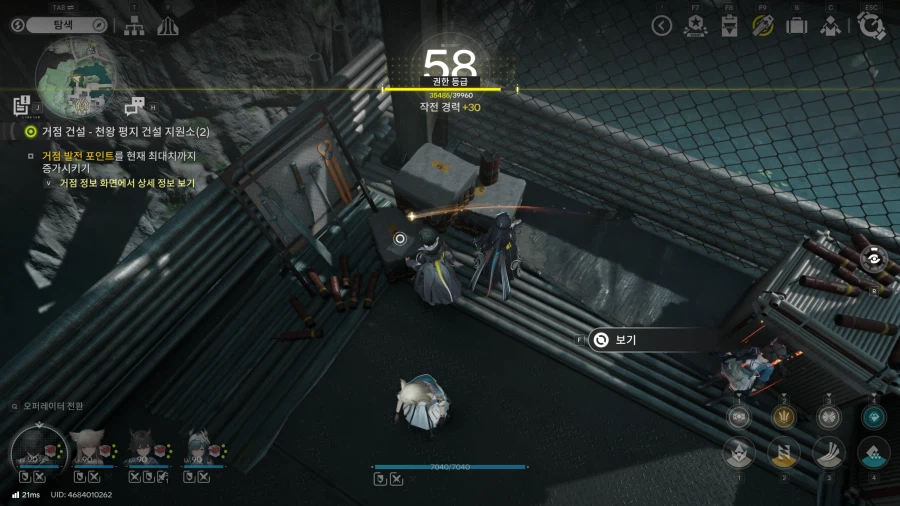Open the clipboard missions icon
900x506 pixels.
point(729,26)
